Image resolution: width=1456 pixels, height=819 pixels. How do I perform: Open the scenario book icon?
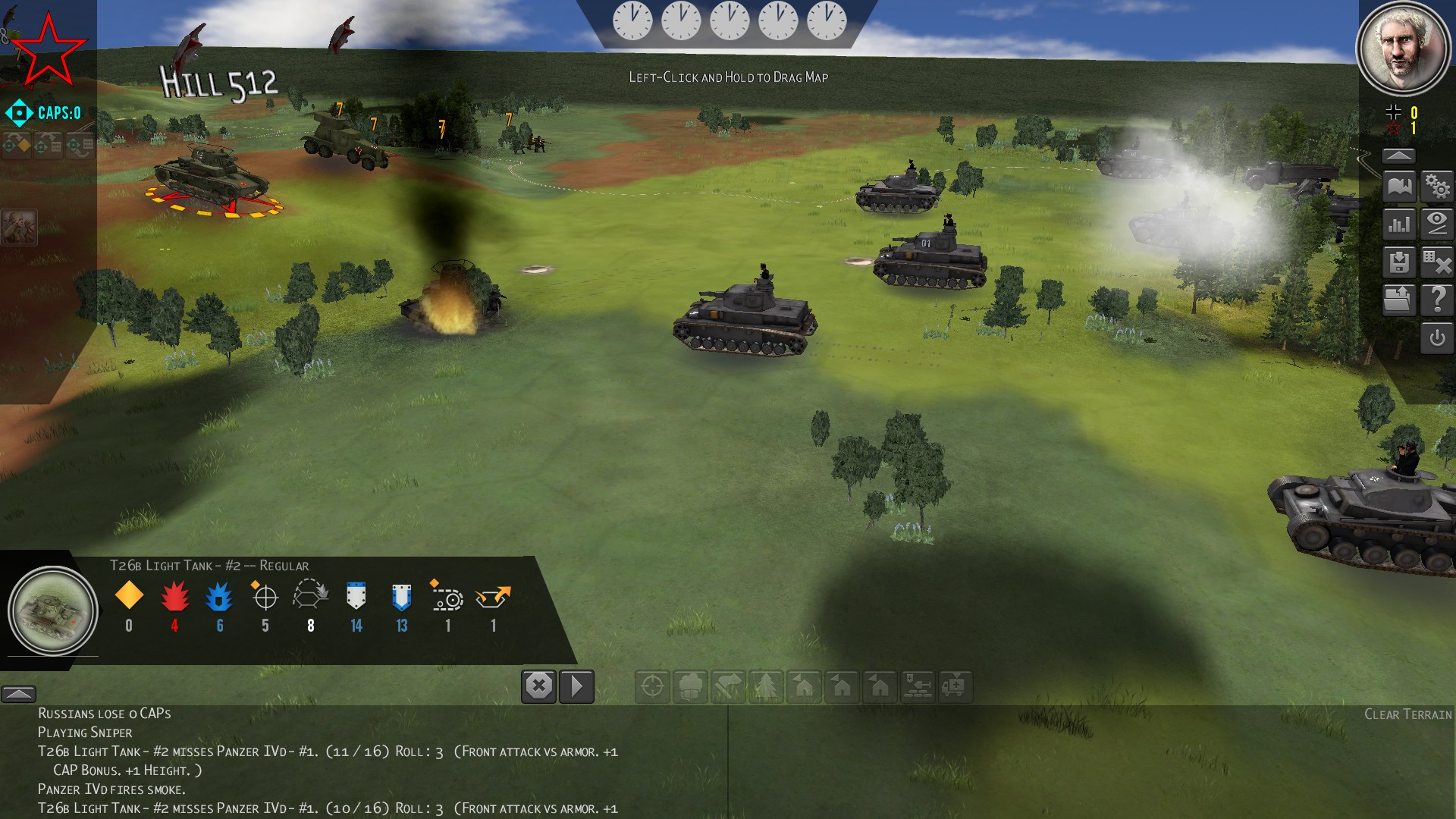tap(1399, 187)
